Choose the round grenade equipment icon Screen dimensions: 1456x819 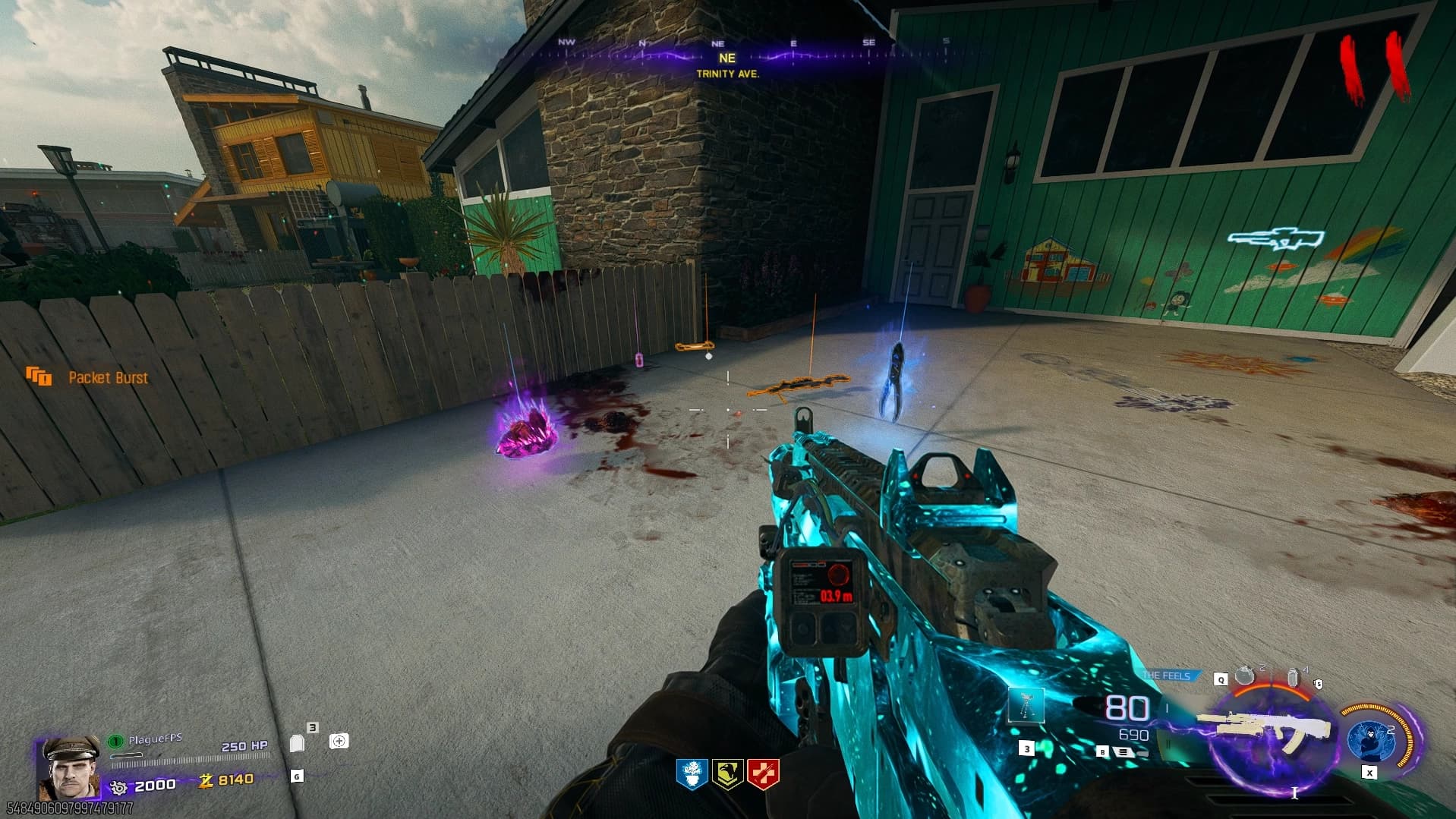(x=1244, y=675)
